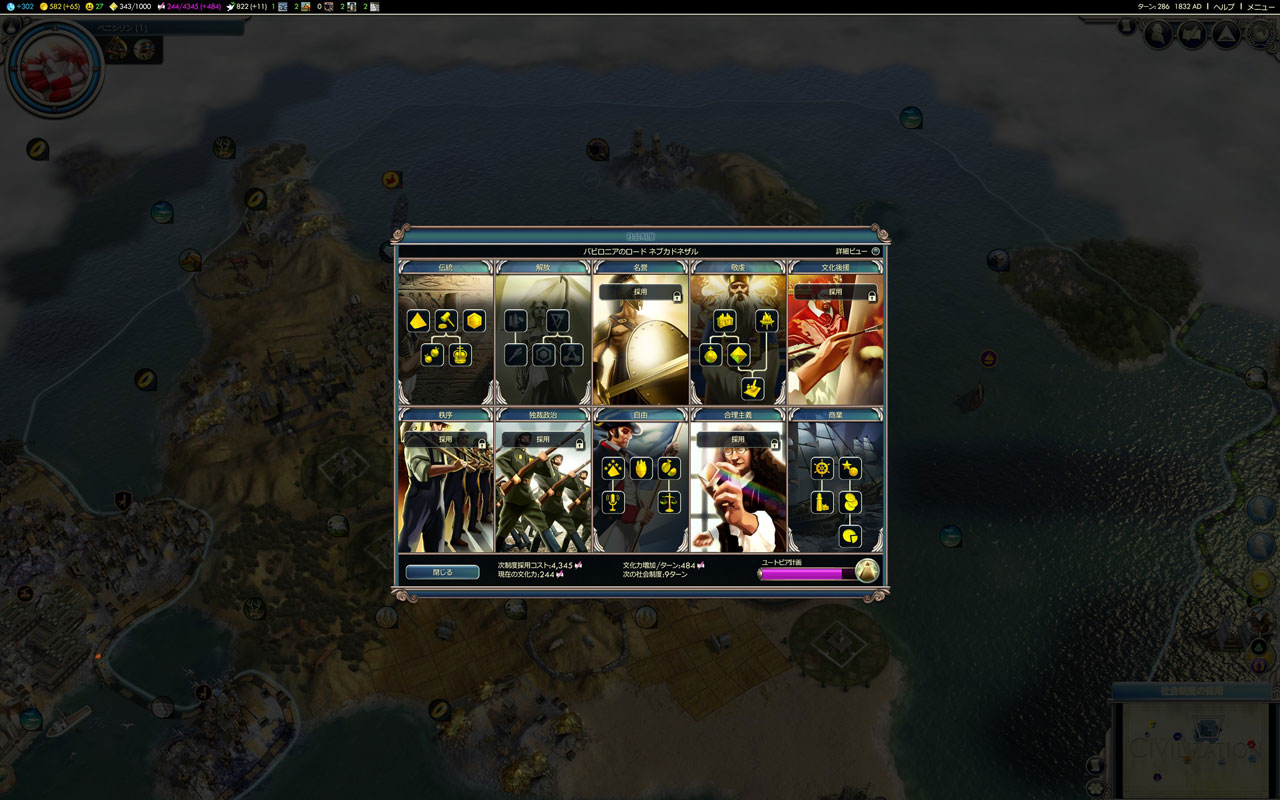This screenshot has width=1280, height=800.
Task: Adopt the 名誉 (Honor) policy branch
Action: 640,292
